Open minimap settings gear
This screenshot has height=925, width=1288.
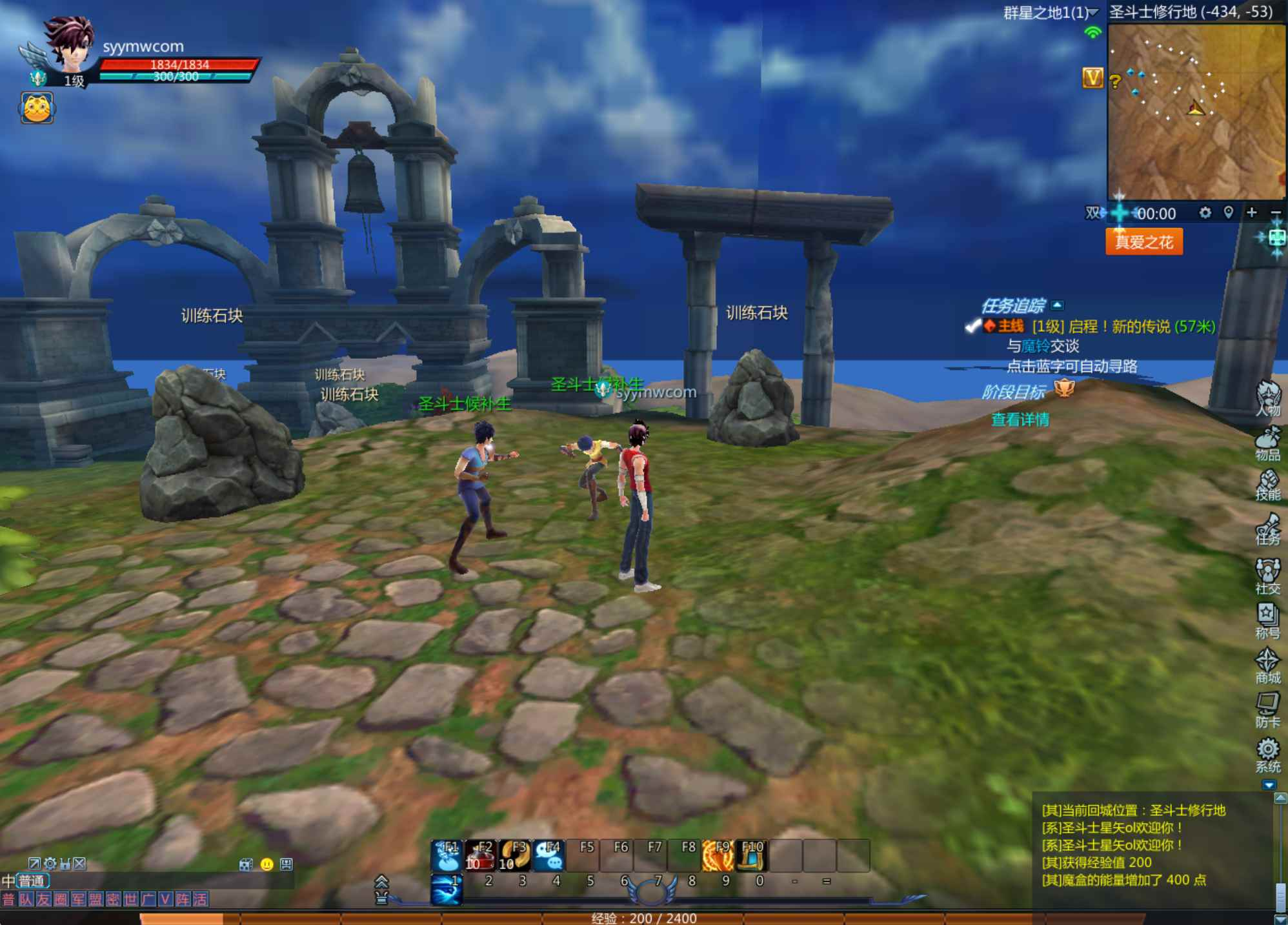point(1205,212)
